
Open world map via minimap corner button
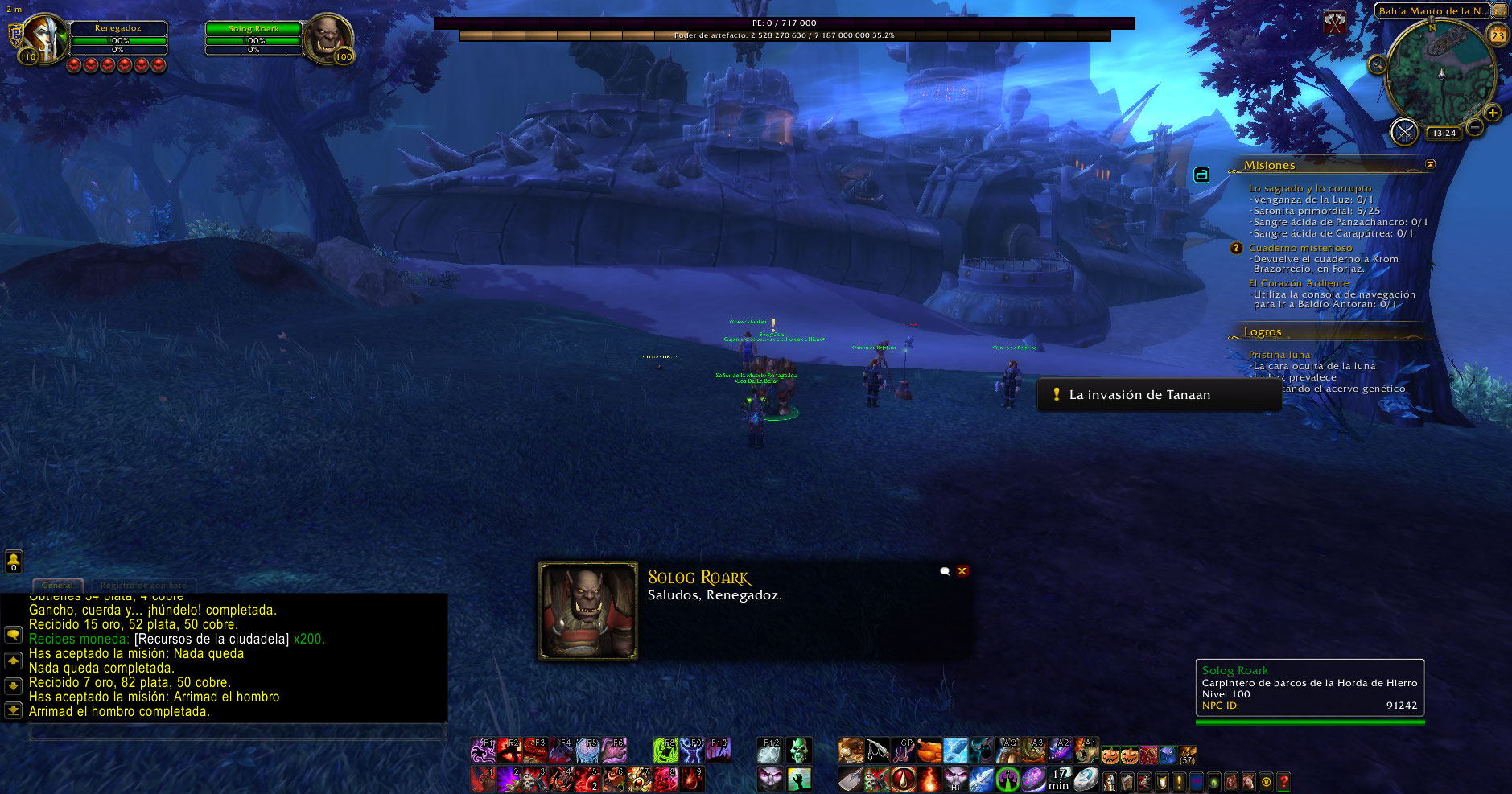[x=1500, y=10]
